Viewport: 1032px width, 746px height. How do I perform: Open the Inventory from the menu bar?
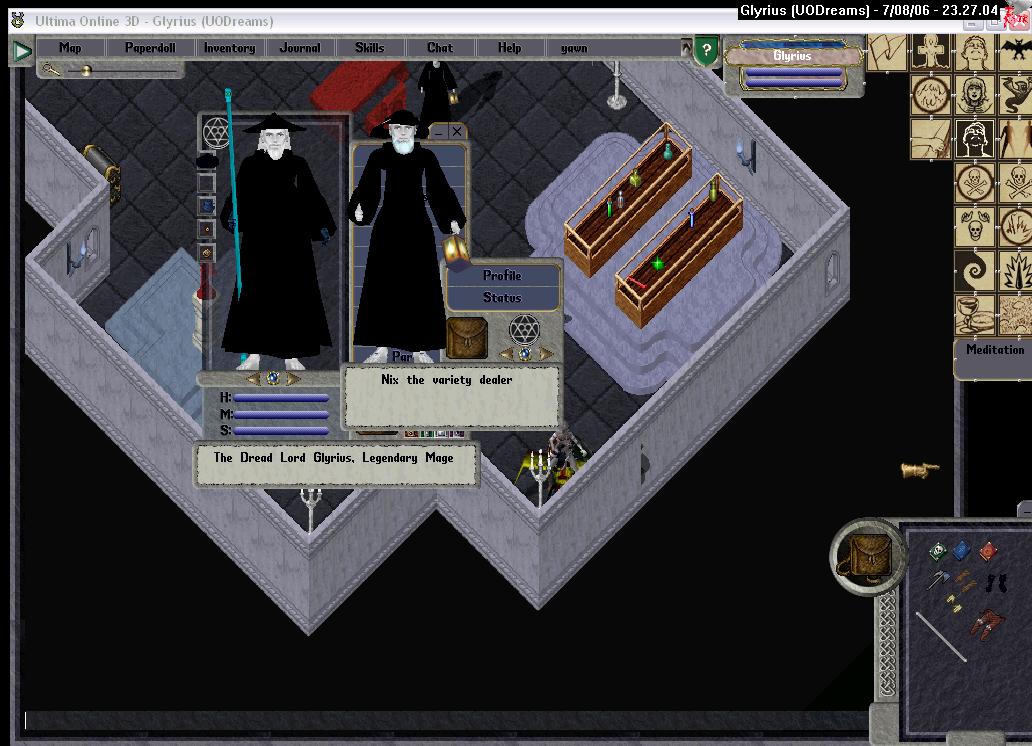point(229,48)
